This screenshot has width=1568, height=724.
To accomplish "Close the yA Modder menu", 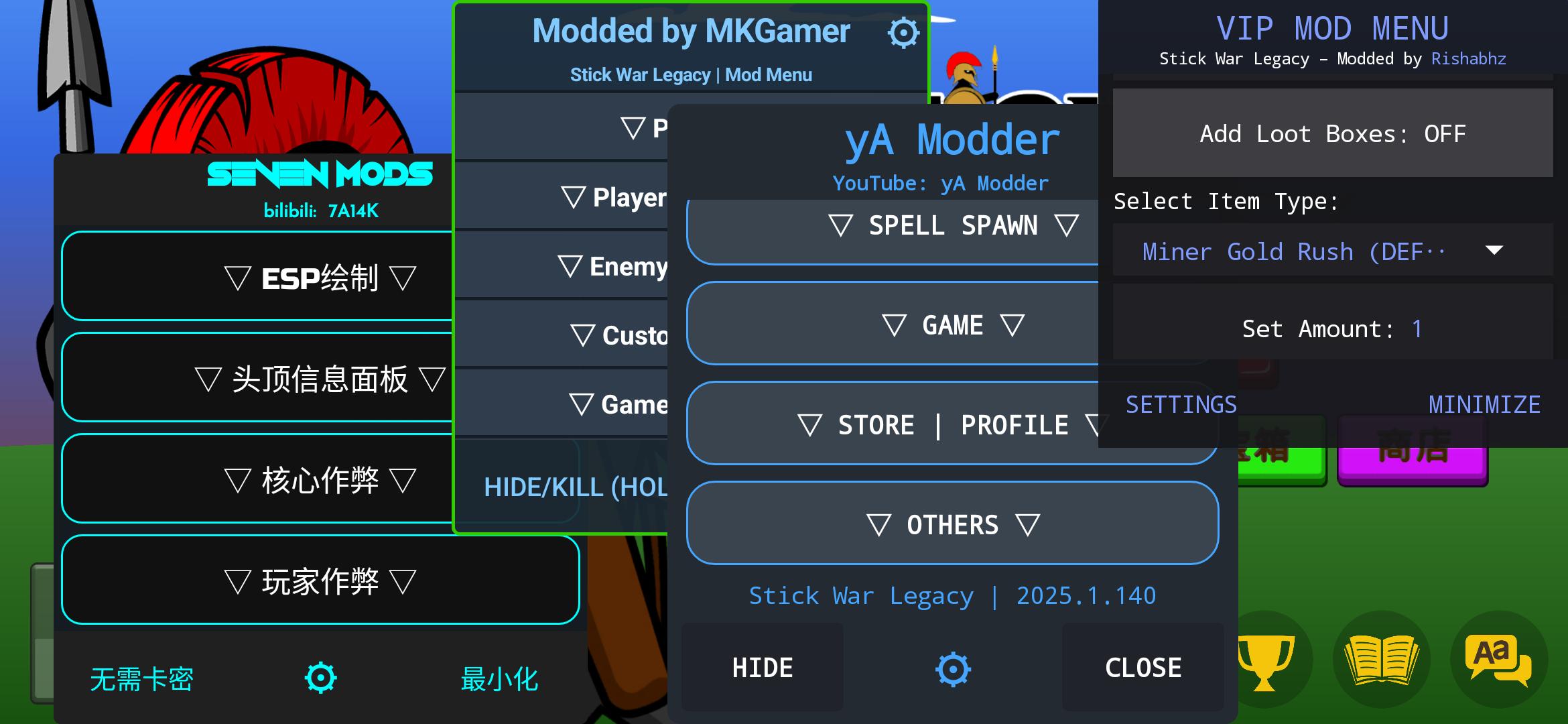I will pos(1142,668).
